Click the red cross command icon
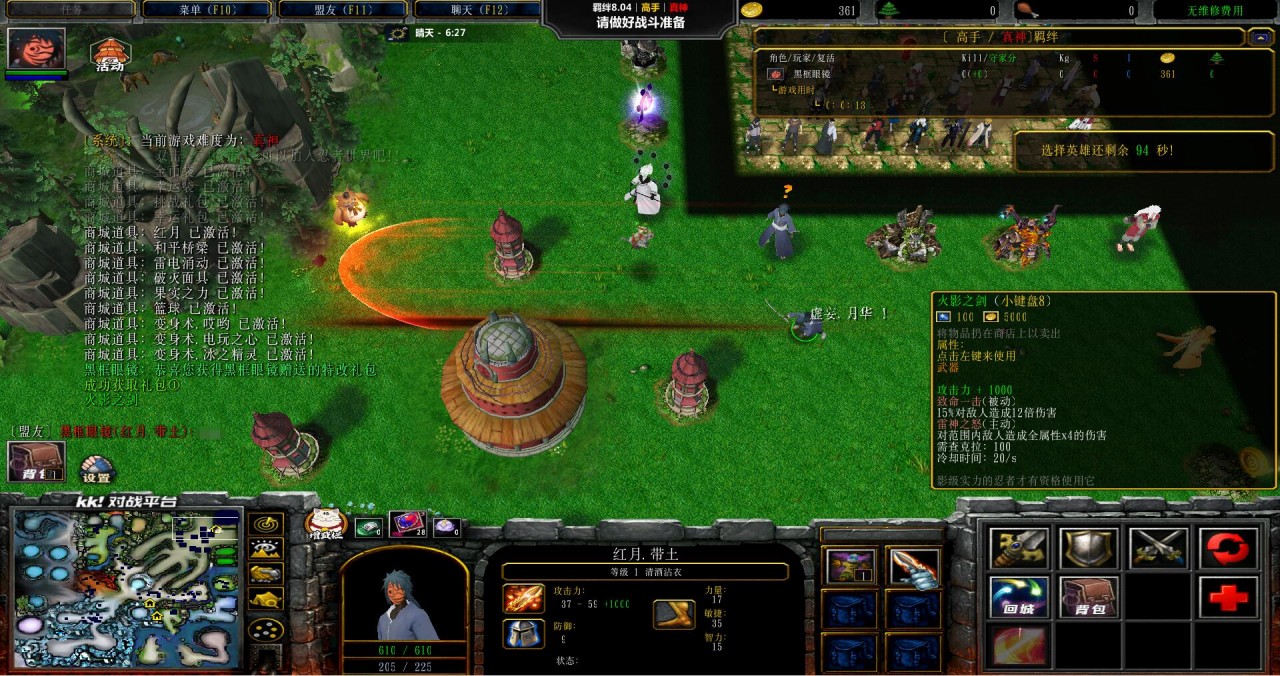Viewport: 1280px width, 676px height. pos(1228,597)
